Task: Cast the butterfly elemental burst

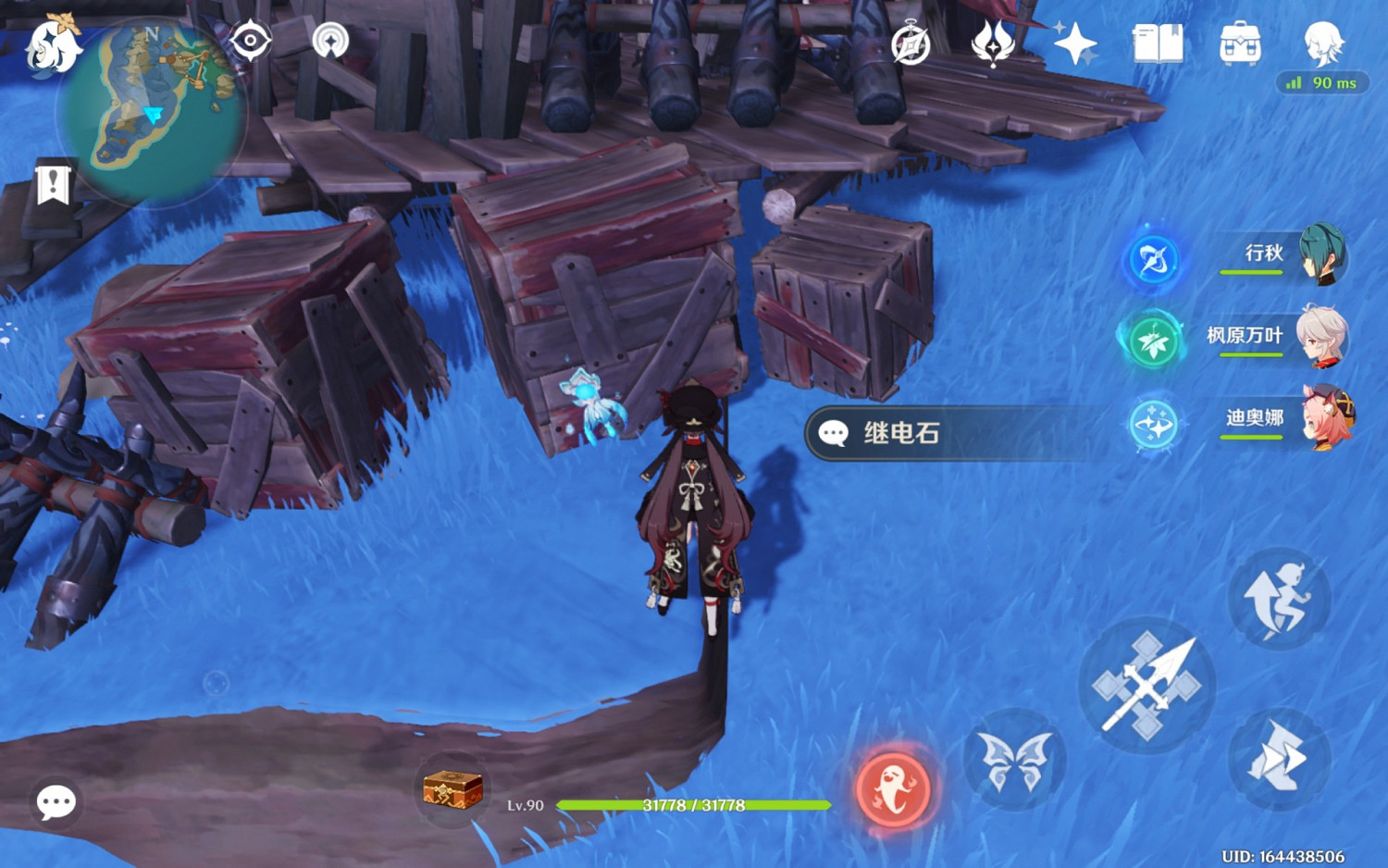Action: pos(1016,759)
